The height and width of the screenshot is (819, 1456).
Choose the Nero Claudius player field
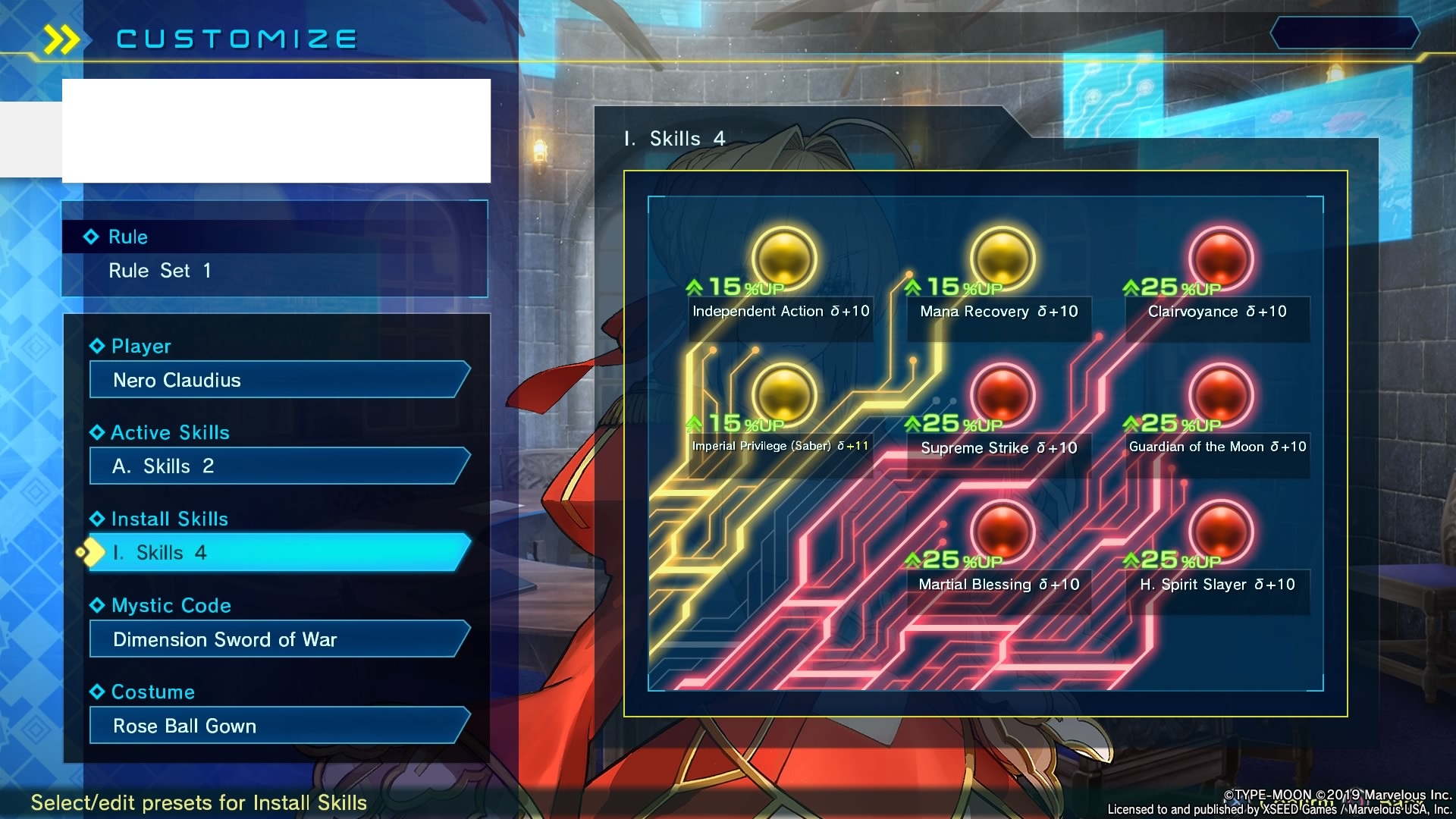click(x=278, y=380)
